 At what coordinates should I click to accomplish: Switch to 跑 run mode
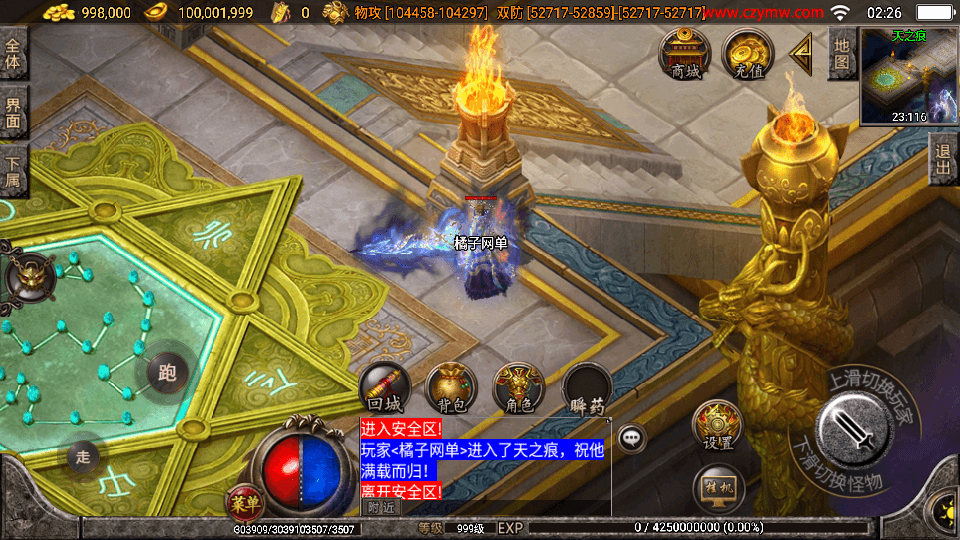[167, 373]
